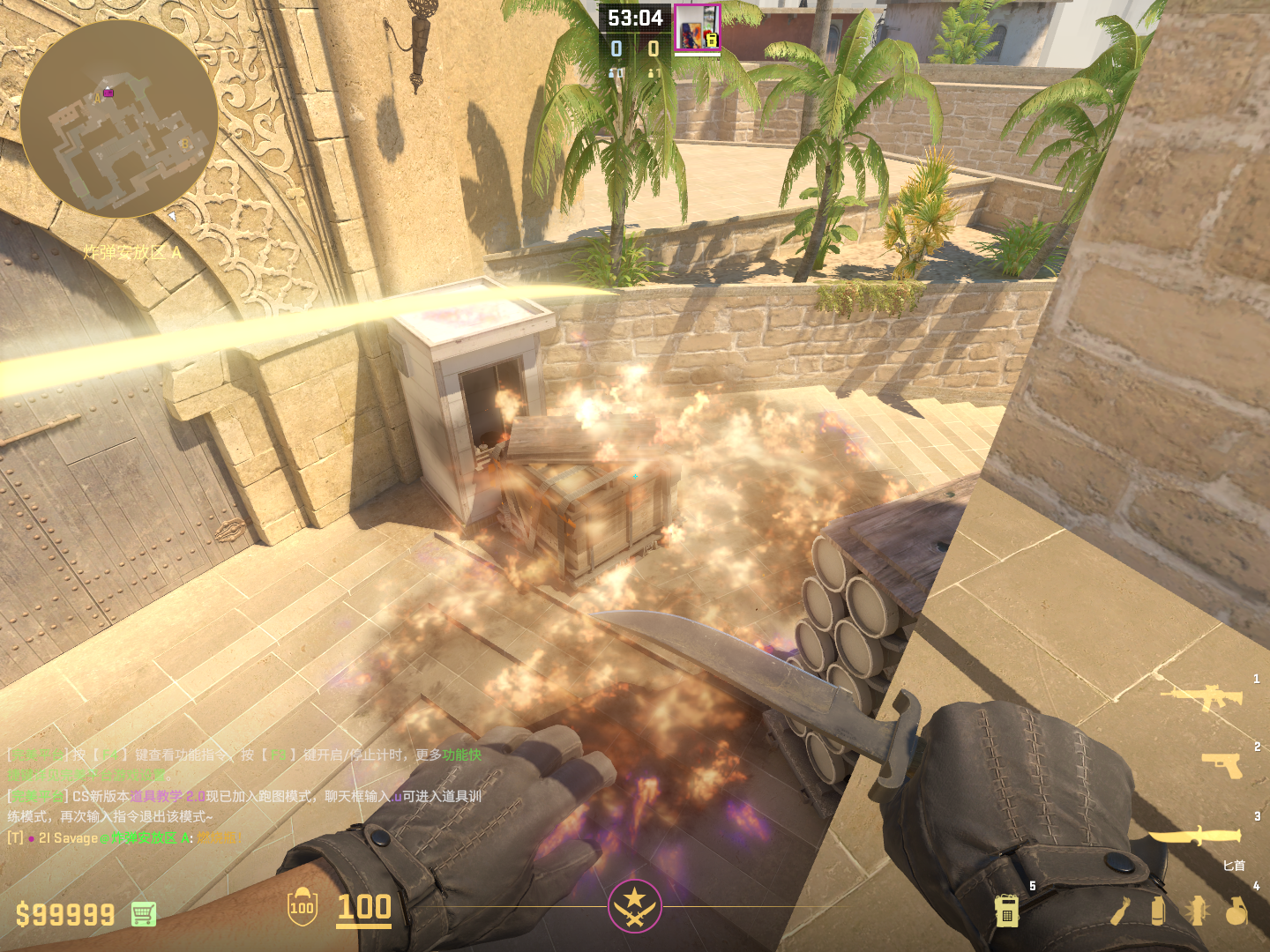Screen dimensions: 1270x952
Task: Select the rifle in weapon slot 1
Action: point(1203,696)
